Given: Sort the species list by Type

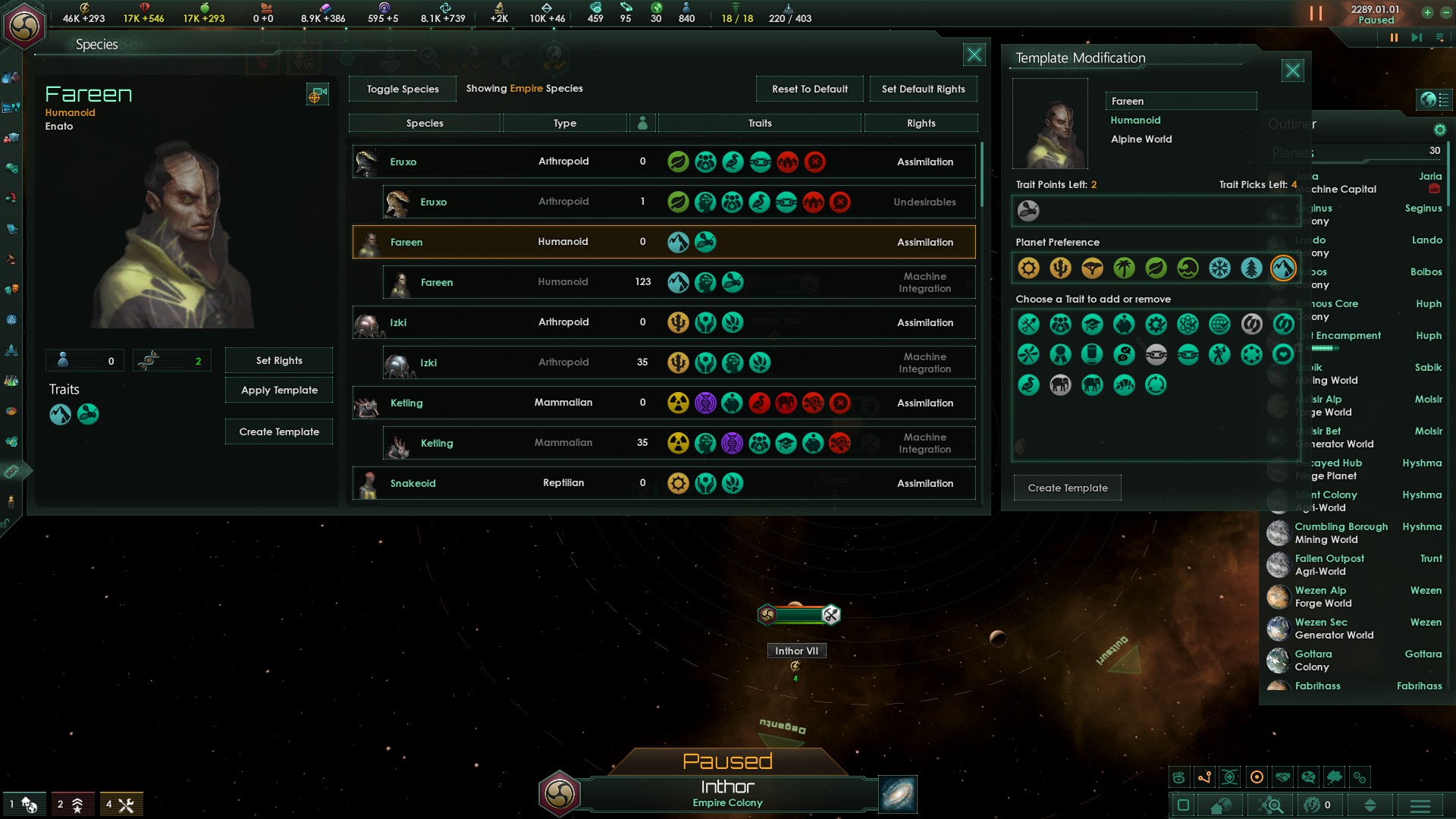Looking at the screenshot, I should (564, 123).
